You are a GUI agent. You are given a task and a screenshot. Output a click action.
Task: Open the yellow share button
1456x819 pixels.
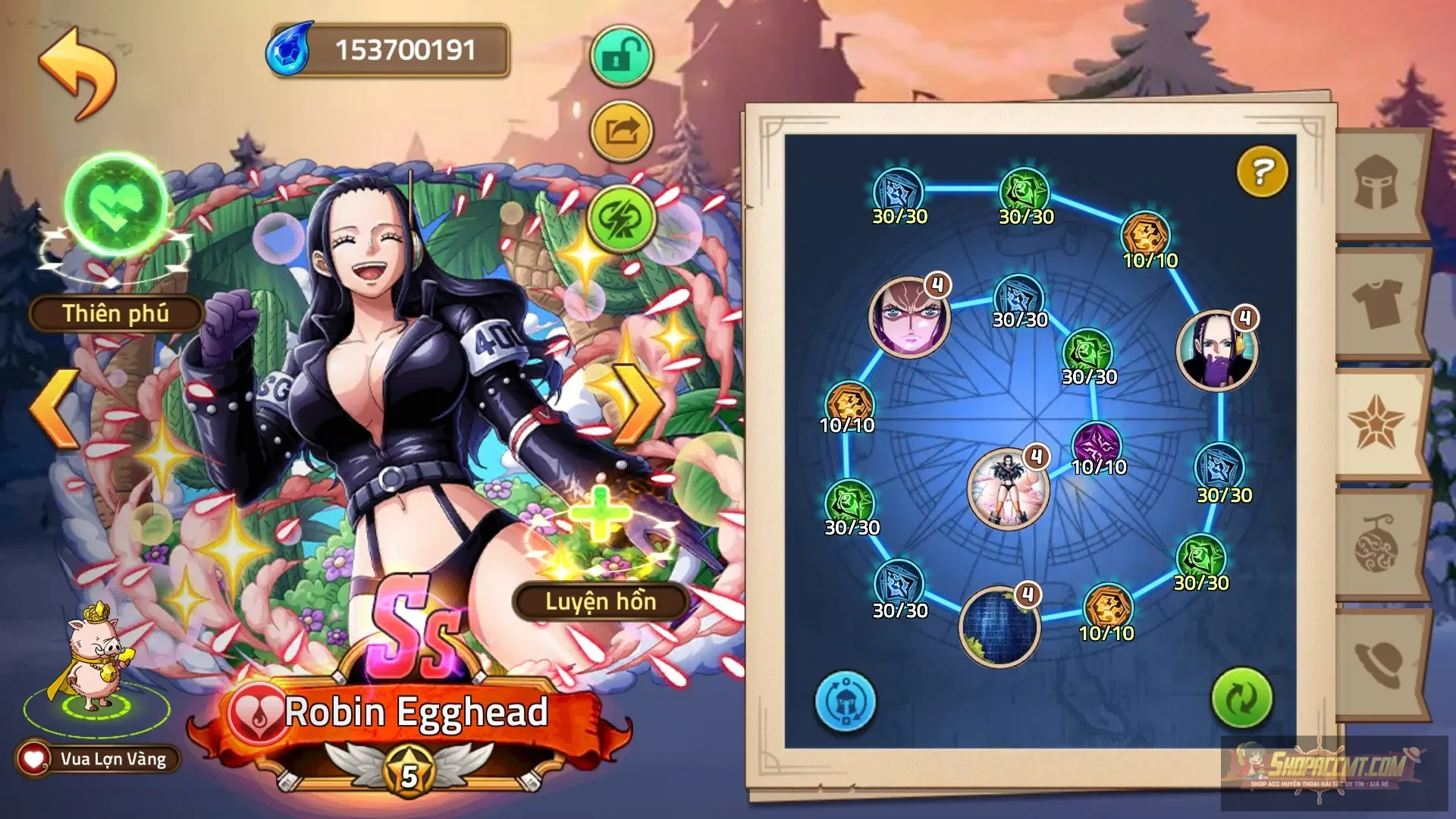point(621,132)
